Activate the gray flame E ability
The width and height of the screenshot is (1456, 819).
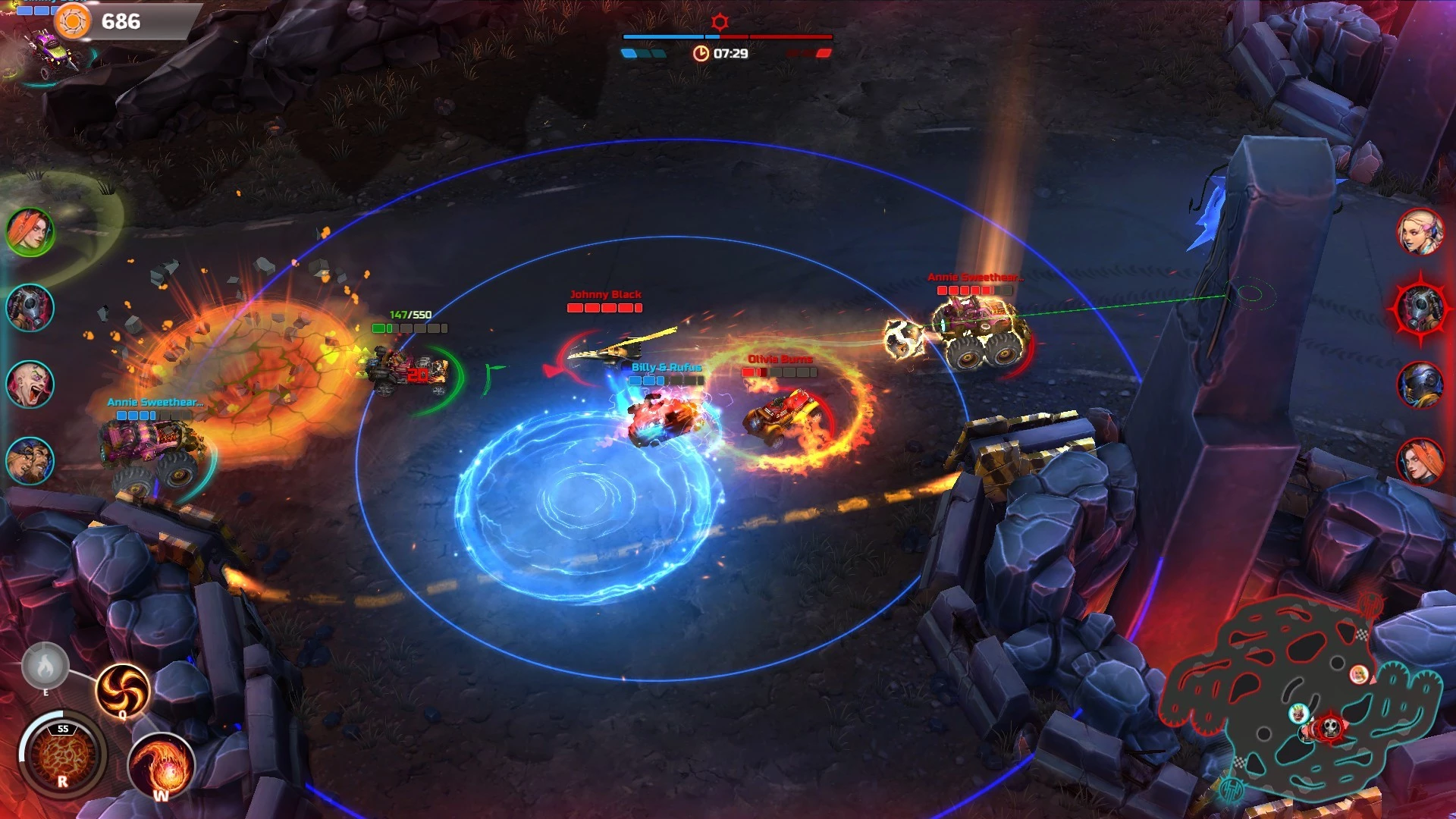coord(45,667)
